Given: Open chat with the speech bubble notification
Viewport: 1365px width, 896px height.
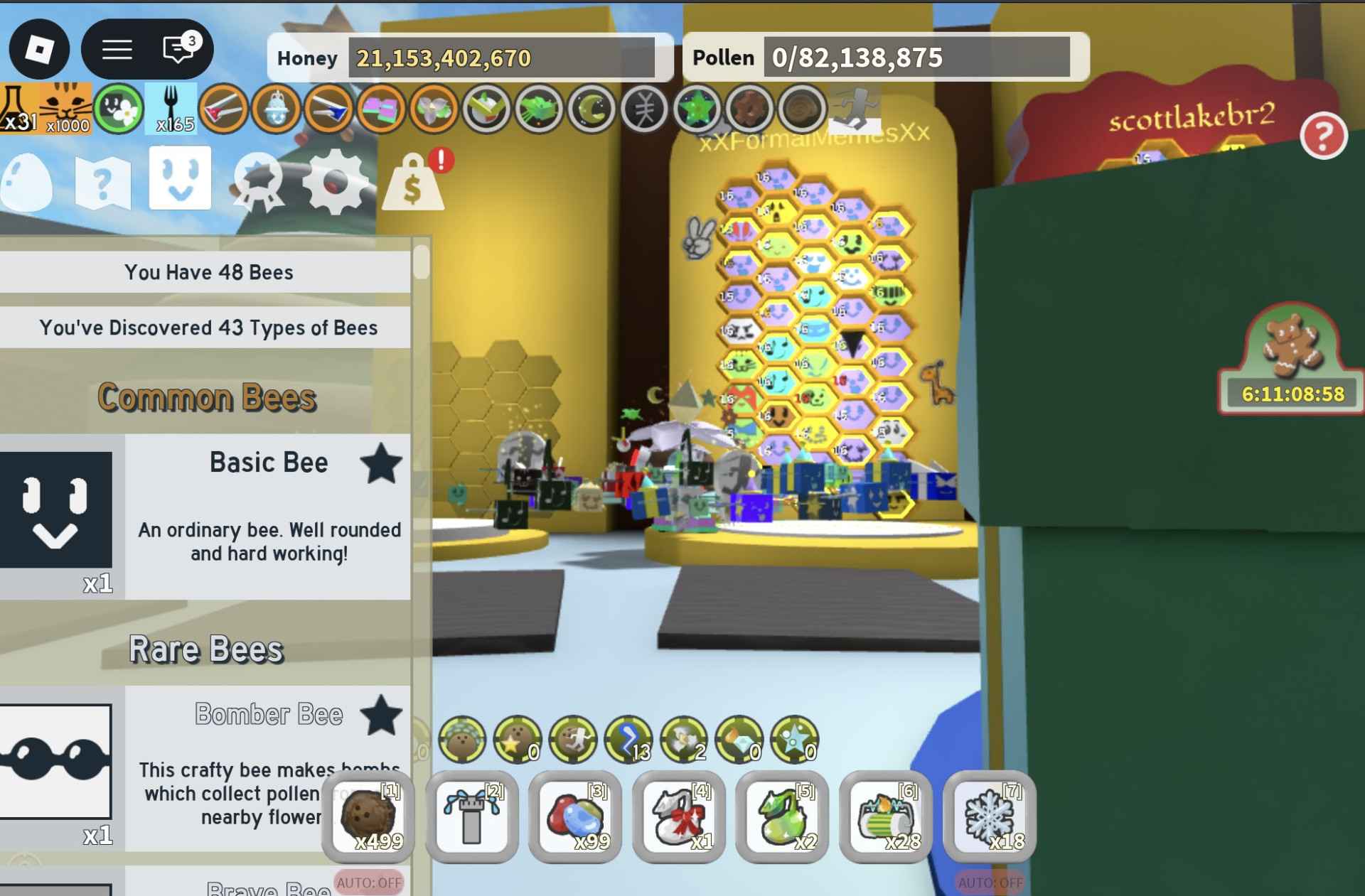Looking at the screenshot, I should click(176, 48).
